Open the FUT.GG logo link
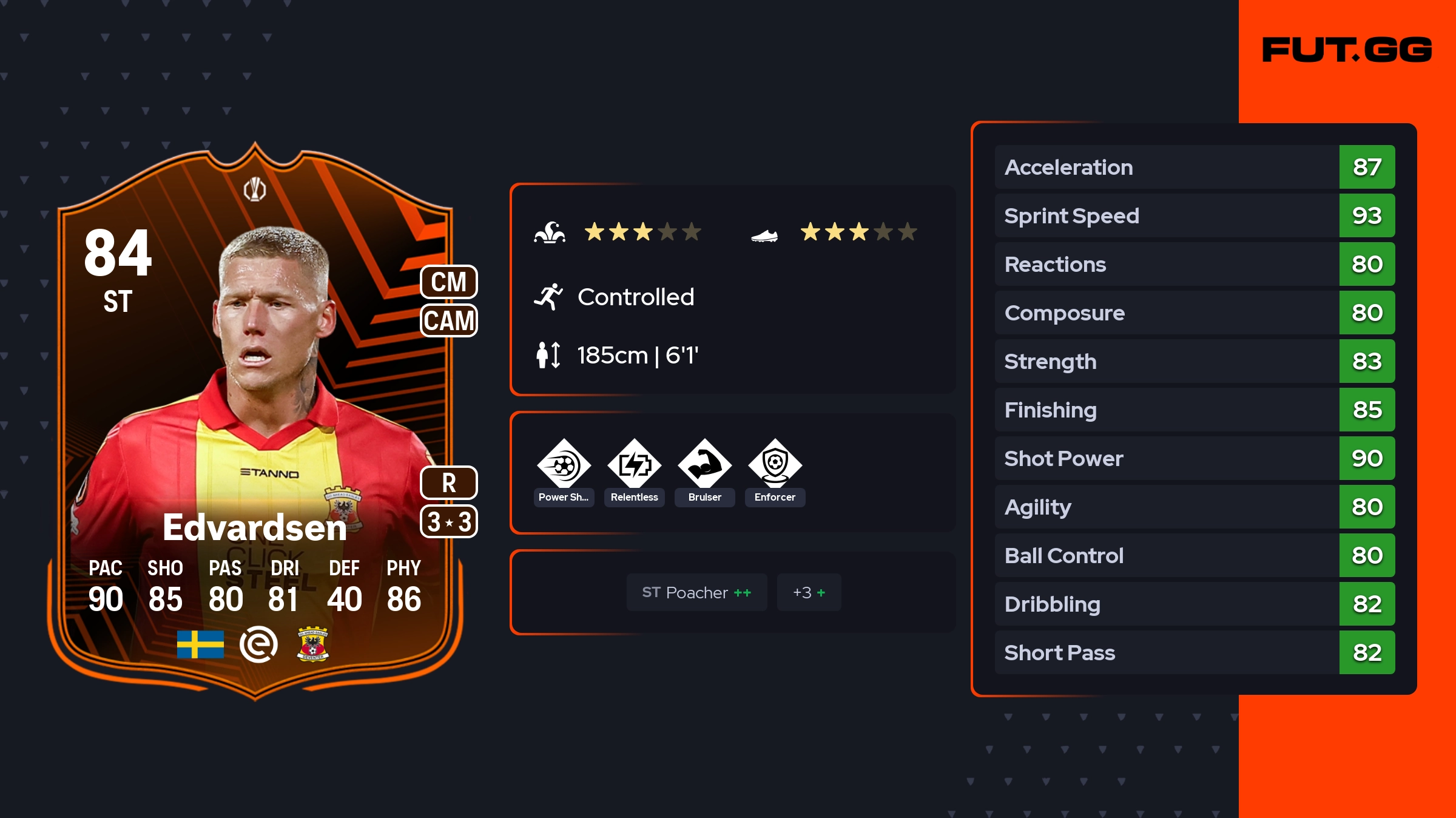The height and width of the screenshot is (818, 1456). click(1347, 50)
